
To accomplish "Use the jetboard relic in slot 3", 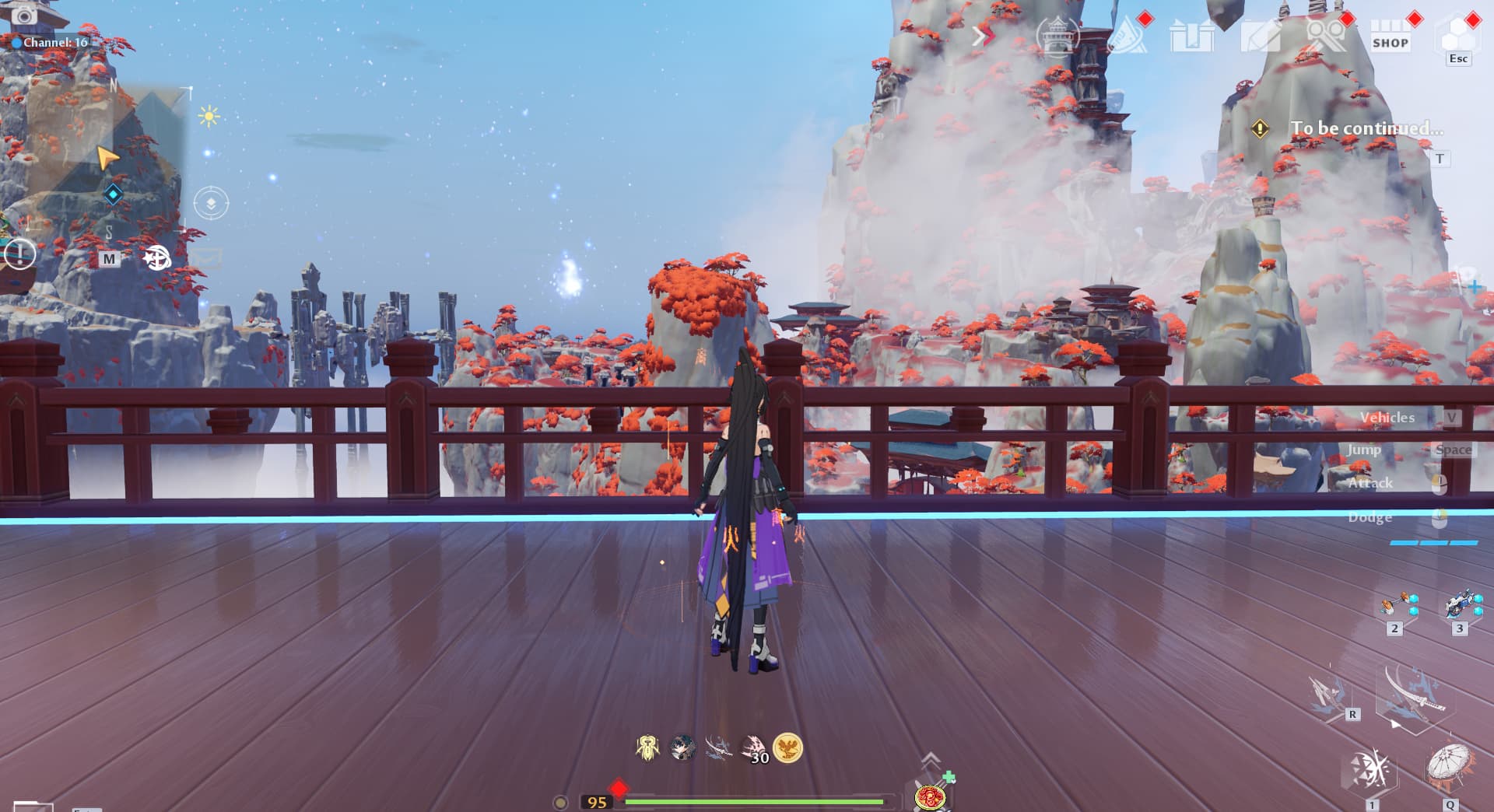I will (x=1460, y=605).
